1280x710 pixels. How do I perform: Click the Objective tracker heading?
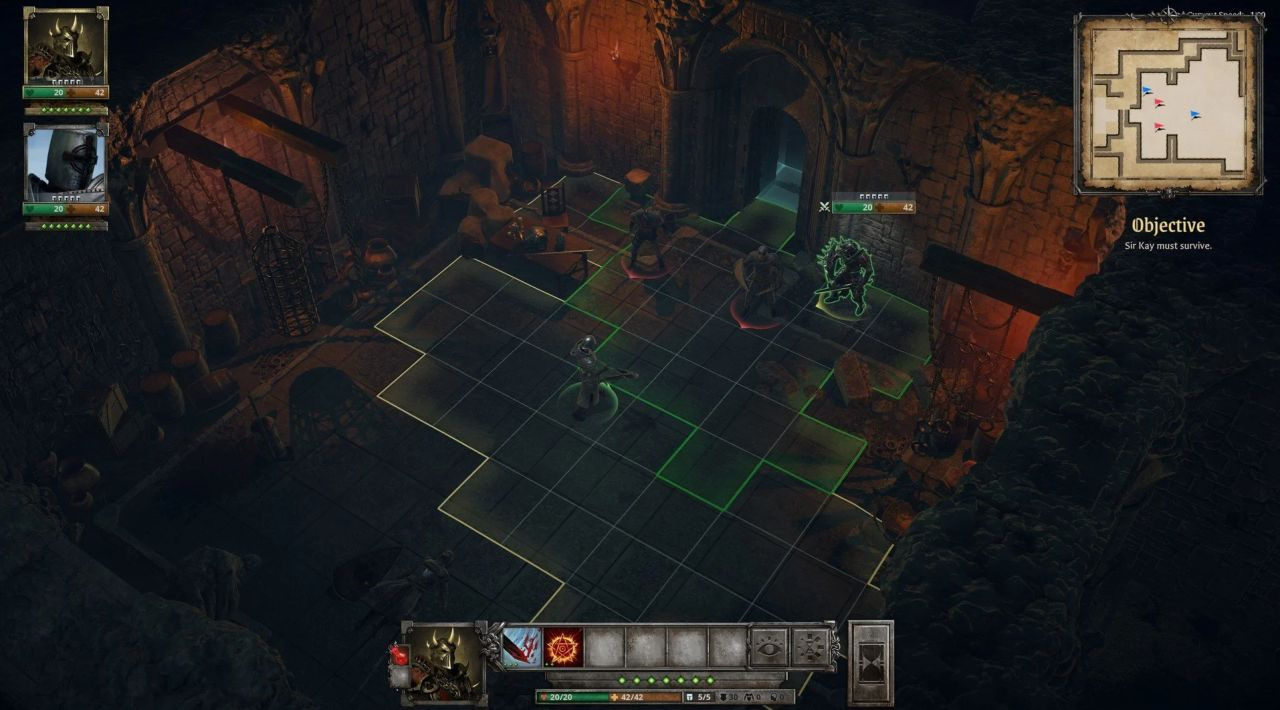[1168, 226]
